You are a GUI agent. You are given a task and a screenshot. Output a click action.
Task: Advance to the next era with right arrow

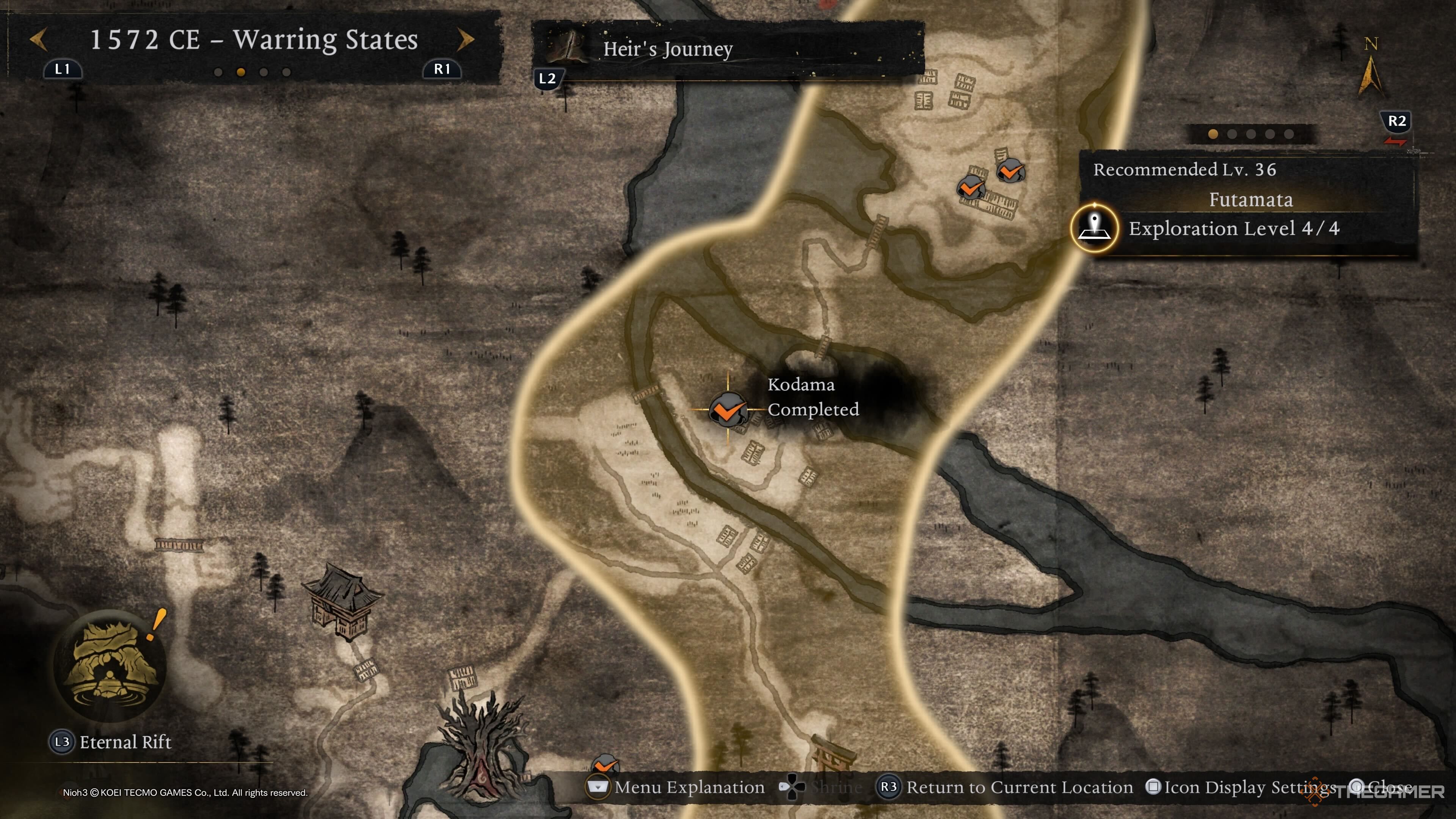pos(465,39)
